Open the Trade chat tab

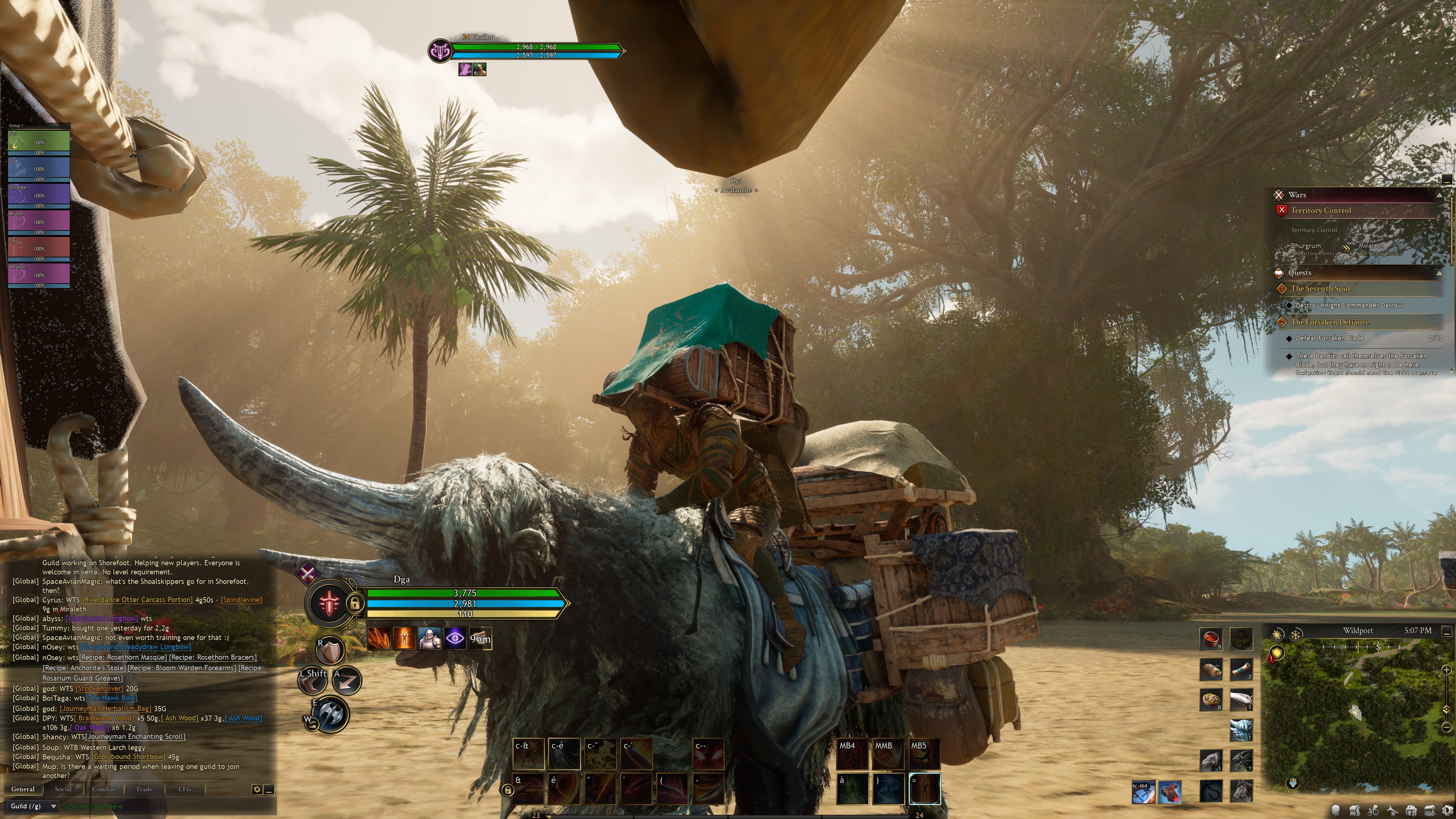[144, 789]
